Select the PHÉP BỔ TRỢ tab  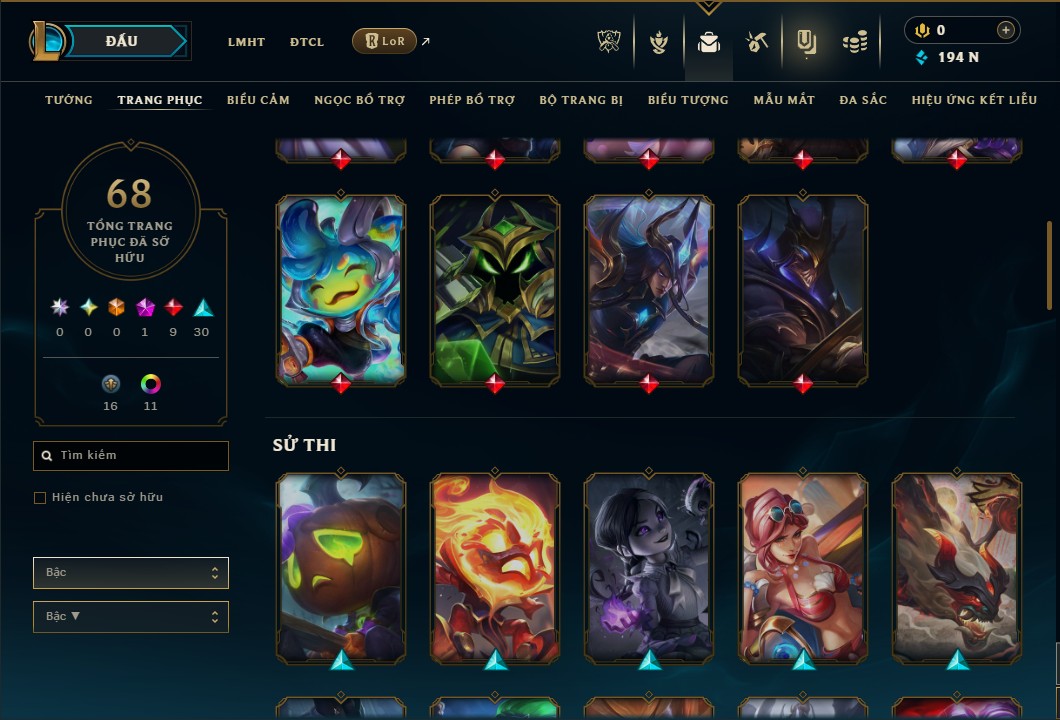pos(472,100)
